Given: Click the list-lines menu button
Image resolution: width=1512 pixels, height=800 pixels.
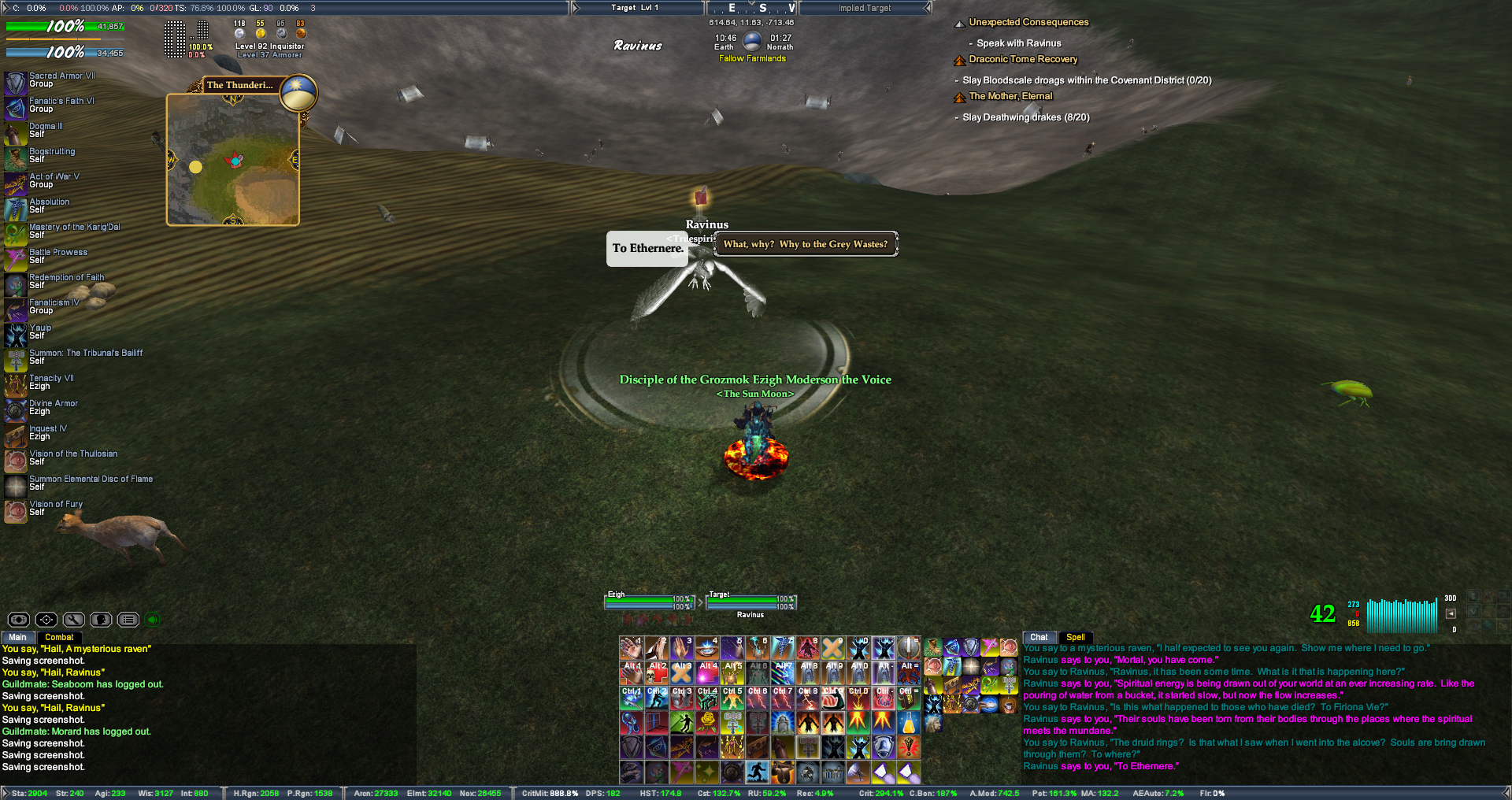Looking at the screenshot, I should (128, 620).
